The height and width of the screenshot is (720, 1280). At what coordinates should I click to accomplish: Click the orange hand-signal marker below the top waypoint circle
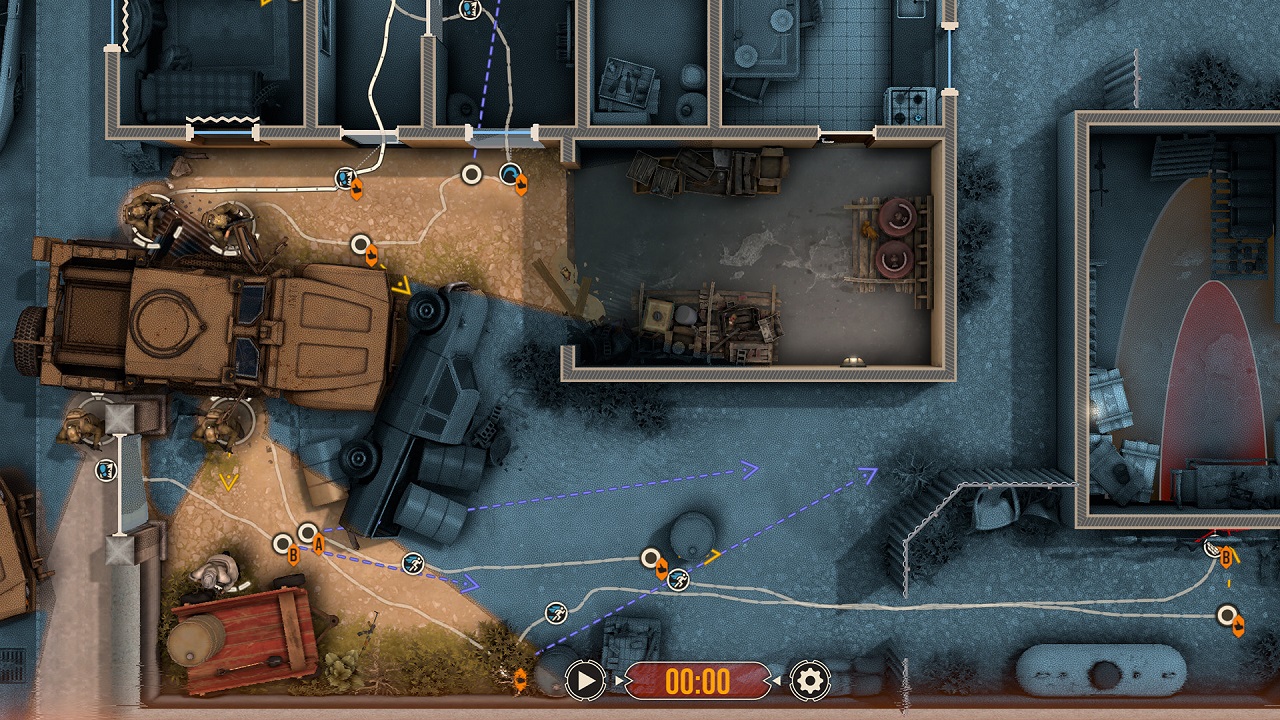372,256
